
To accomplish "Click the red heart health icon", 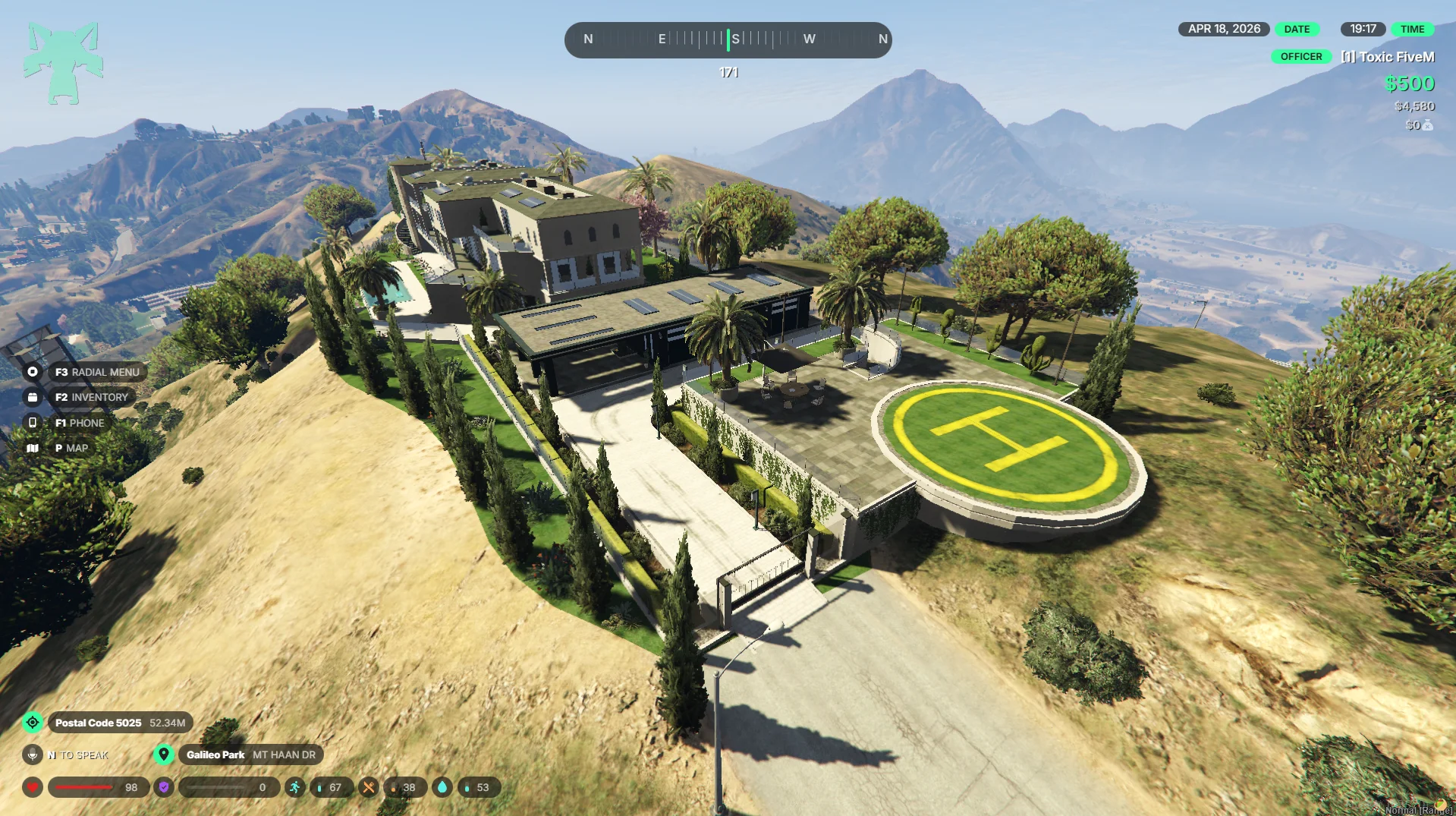I will (33, 787).
